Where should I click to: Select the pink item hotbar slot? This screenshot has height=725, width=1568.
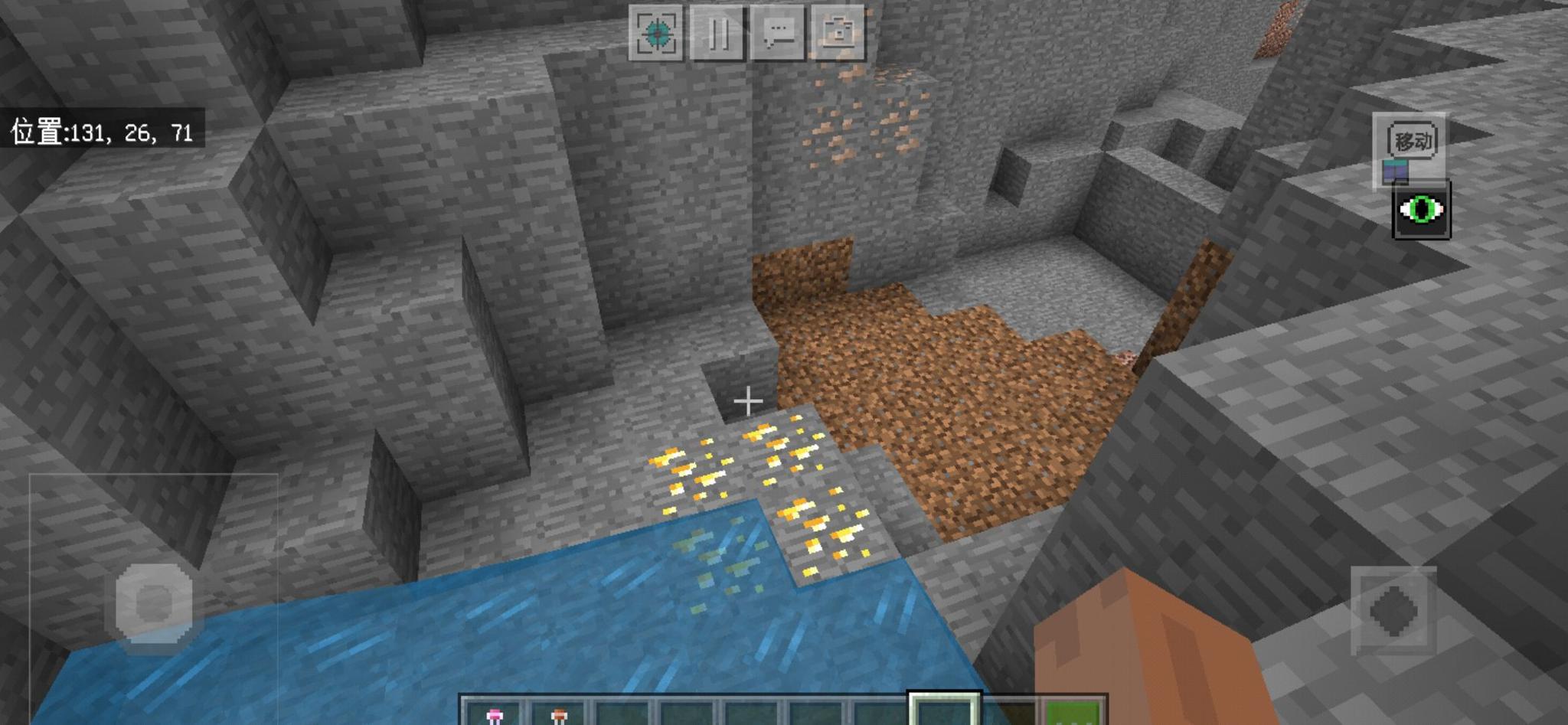point(494,714)
